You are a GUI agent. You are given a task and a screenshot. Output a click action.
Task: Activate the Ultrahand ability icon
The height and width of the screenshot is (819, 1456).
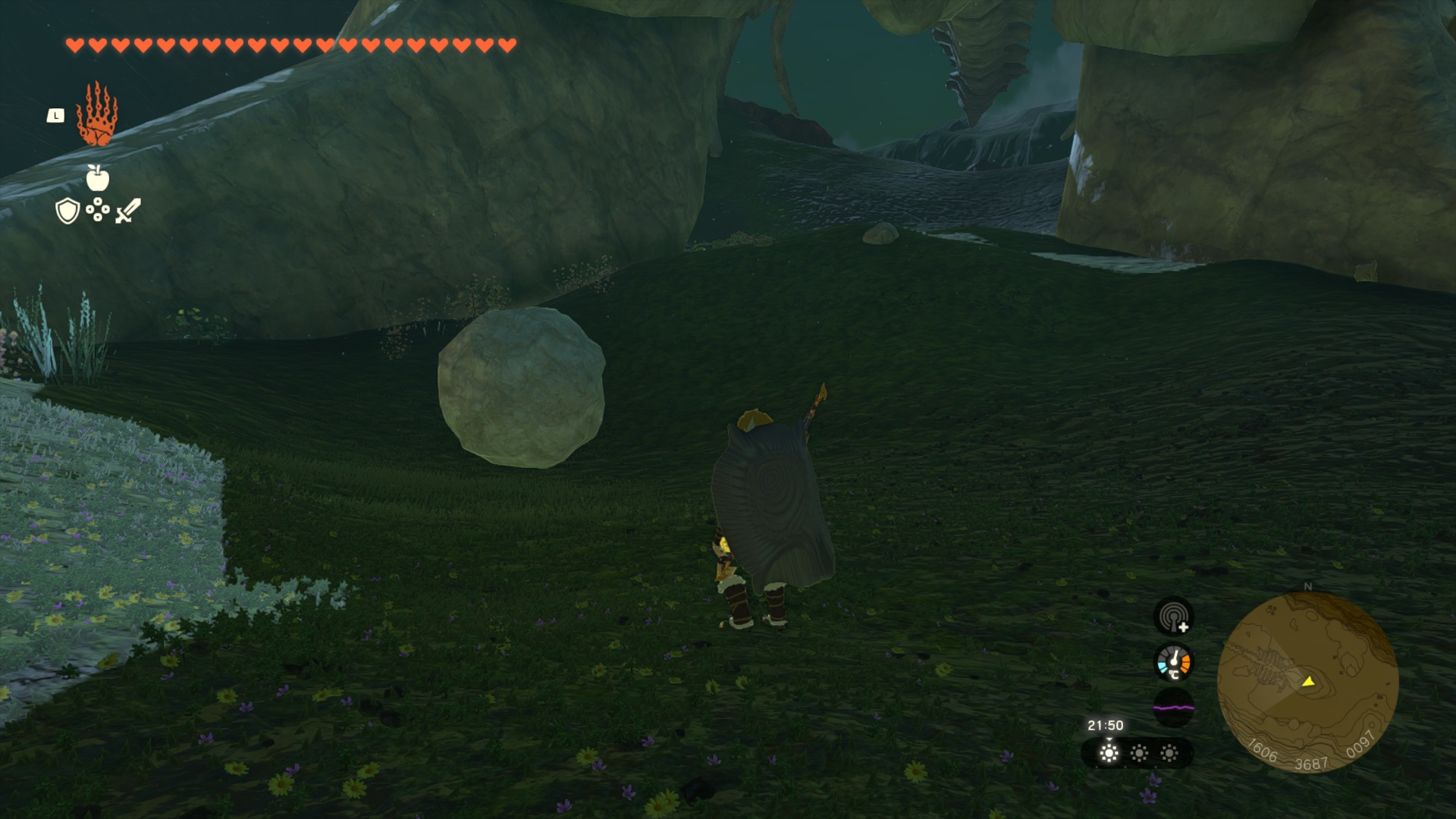coord(97,115)
